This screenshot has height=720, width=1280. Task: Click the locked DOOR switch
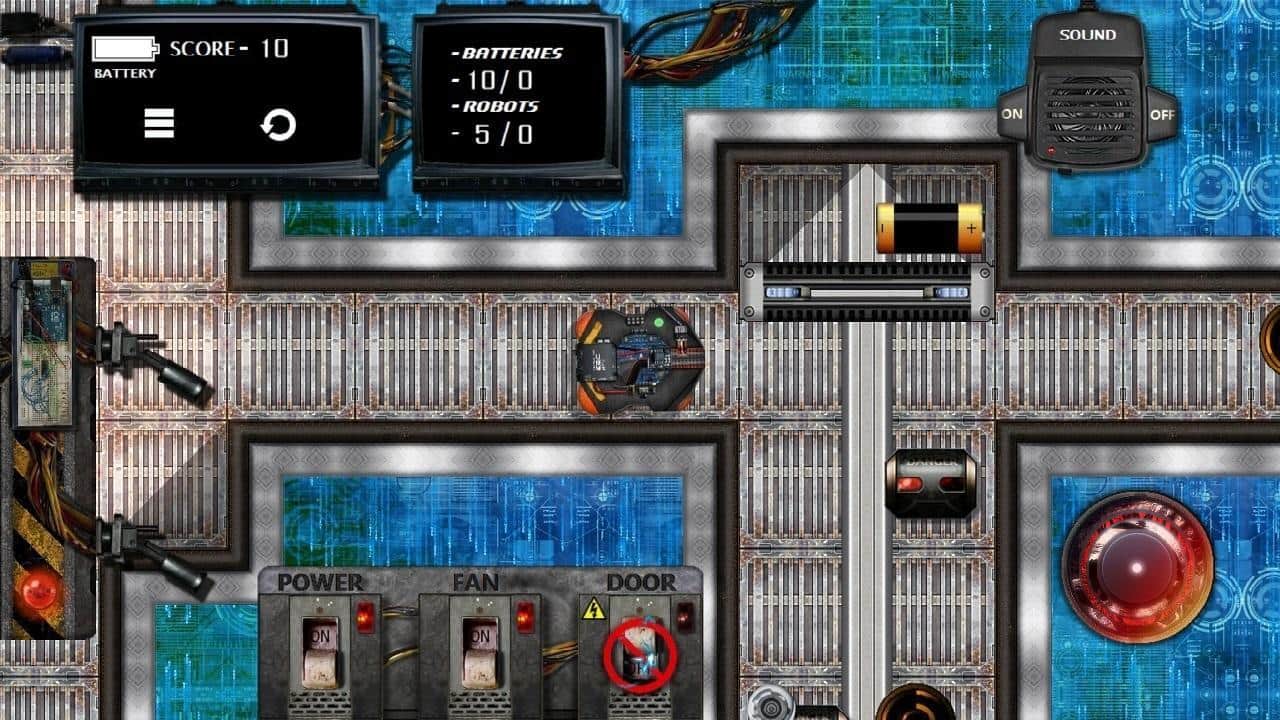pos(639,654)
